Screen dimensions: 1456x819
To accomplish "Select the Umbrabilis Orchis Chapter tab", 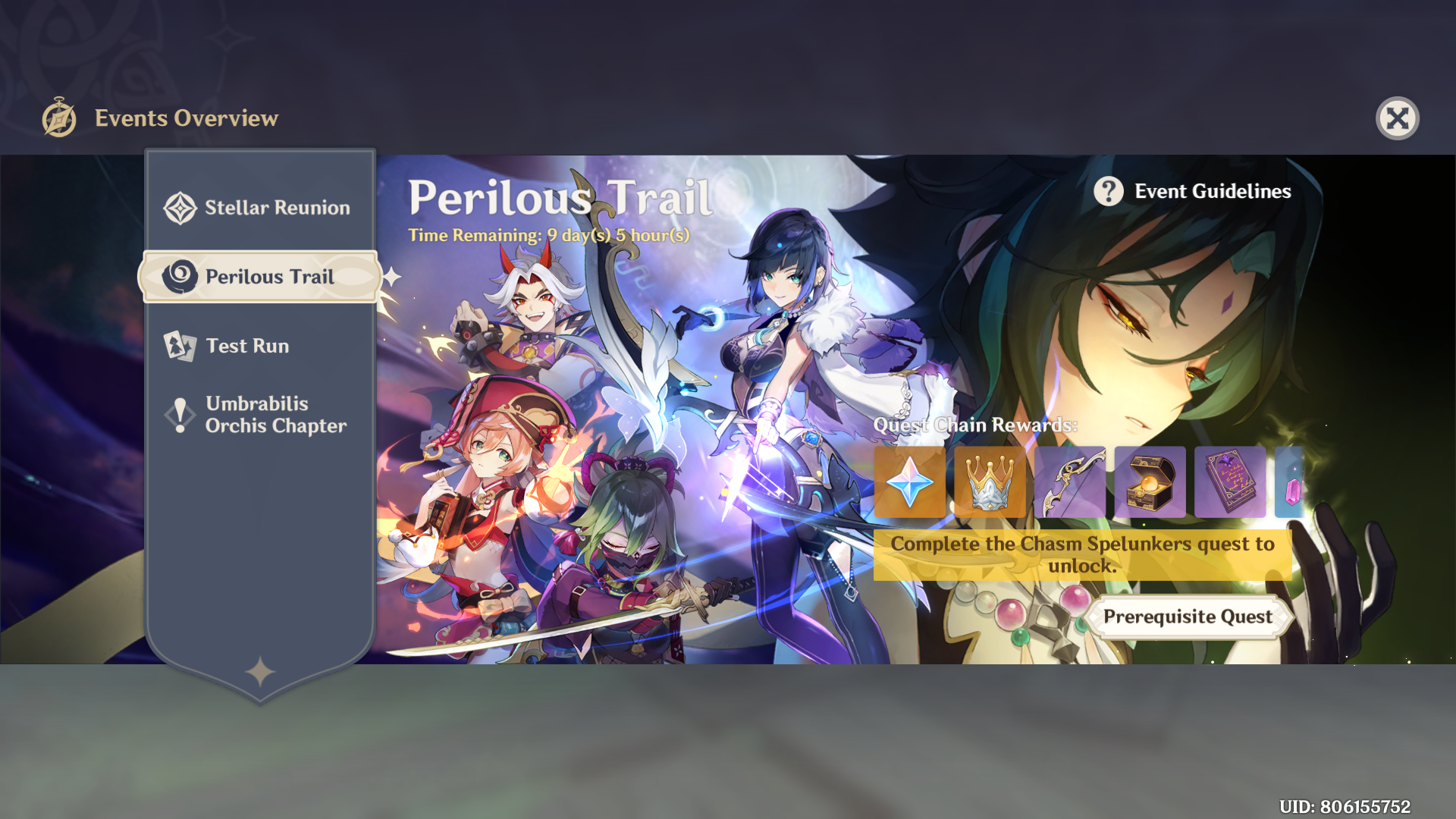I will tap(275, 414).
